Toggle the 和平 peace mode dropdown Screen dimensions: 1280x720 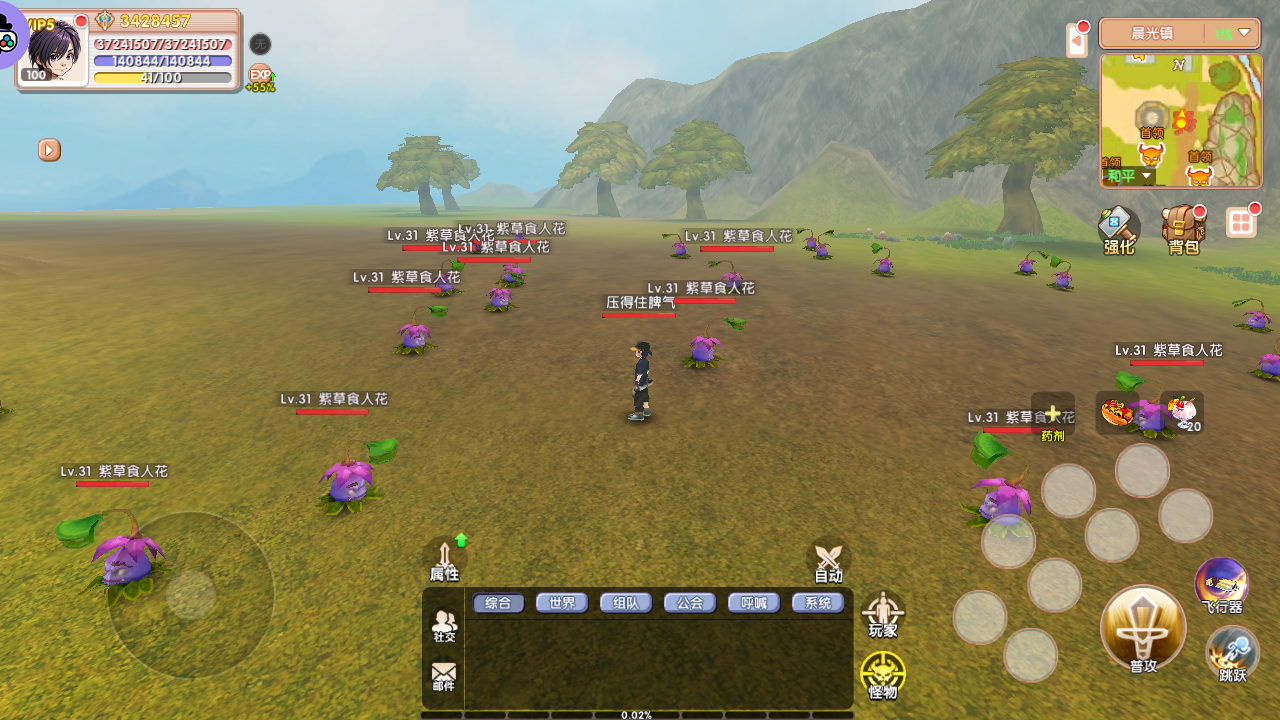[x=1129, y=176]
